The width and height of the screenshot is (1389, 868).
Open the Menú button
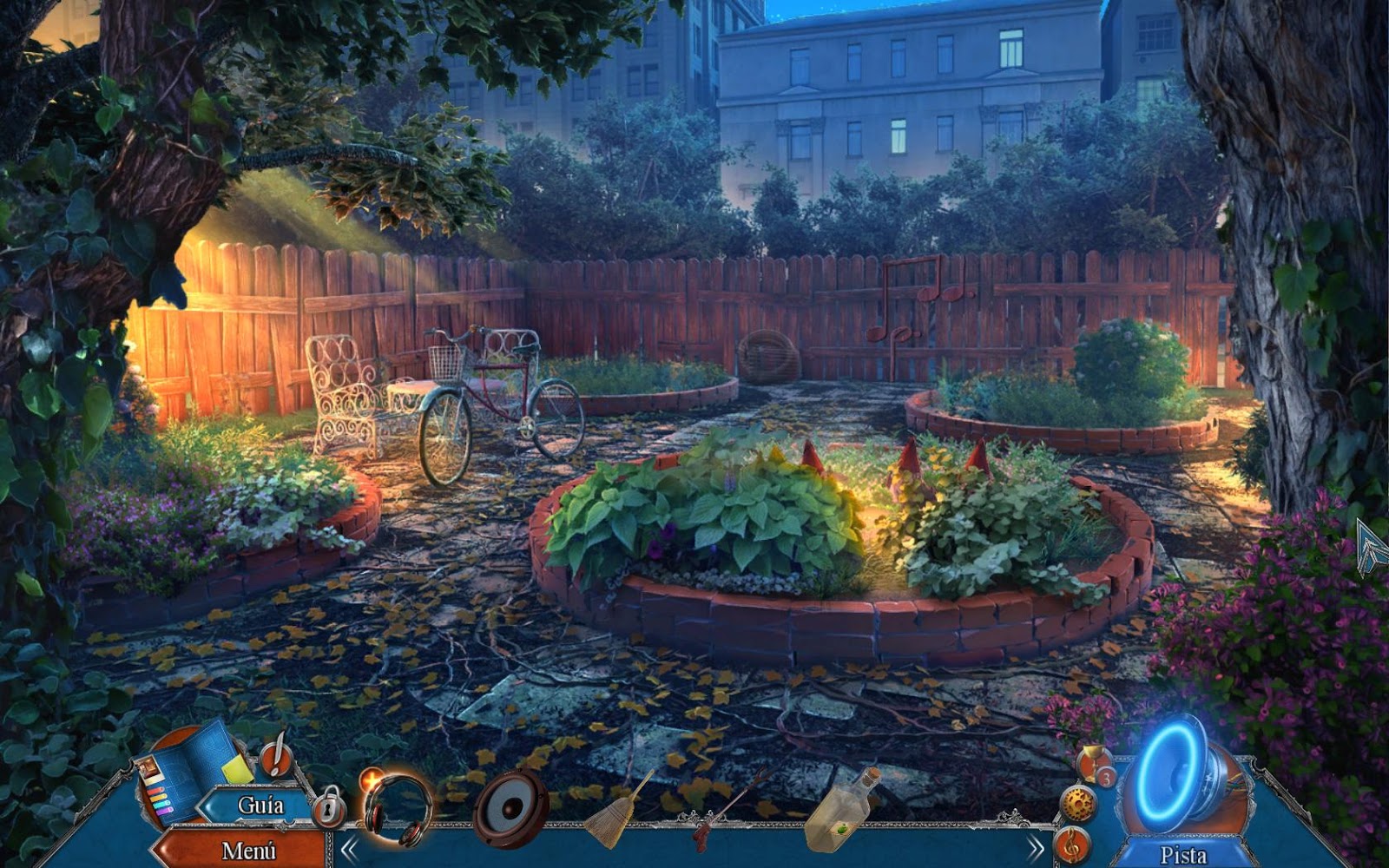[x=247, y=850]
